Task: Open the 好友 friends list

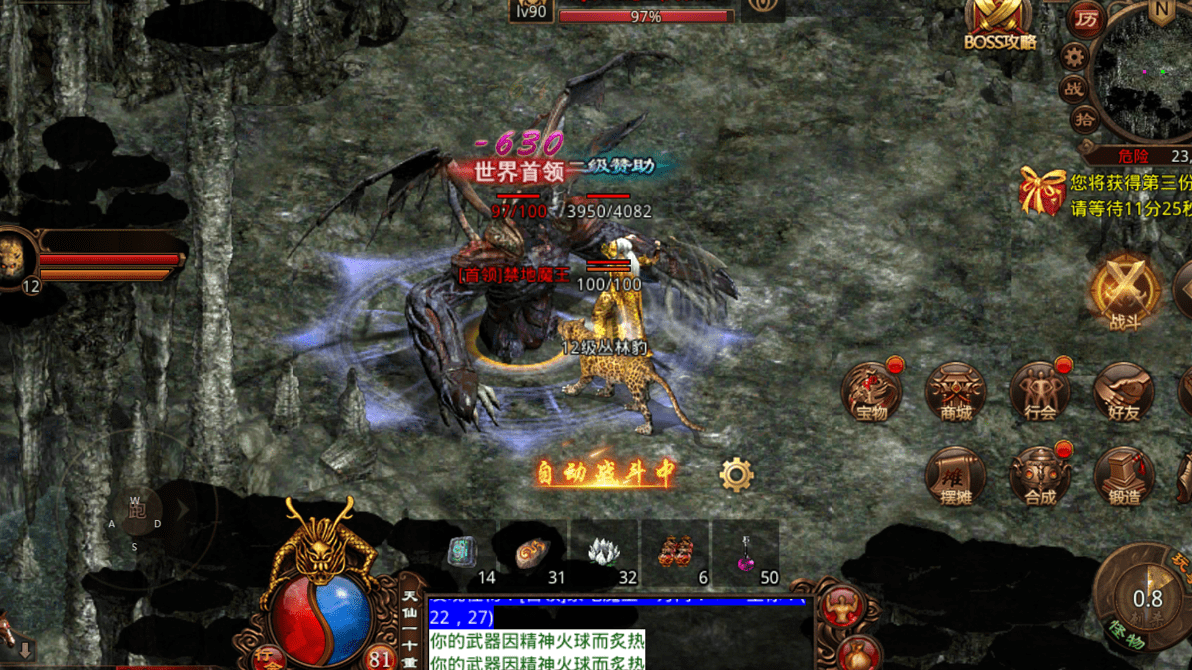Action: coord(1123,391)
